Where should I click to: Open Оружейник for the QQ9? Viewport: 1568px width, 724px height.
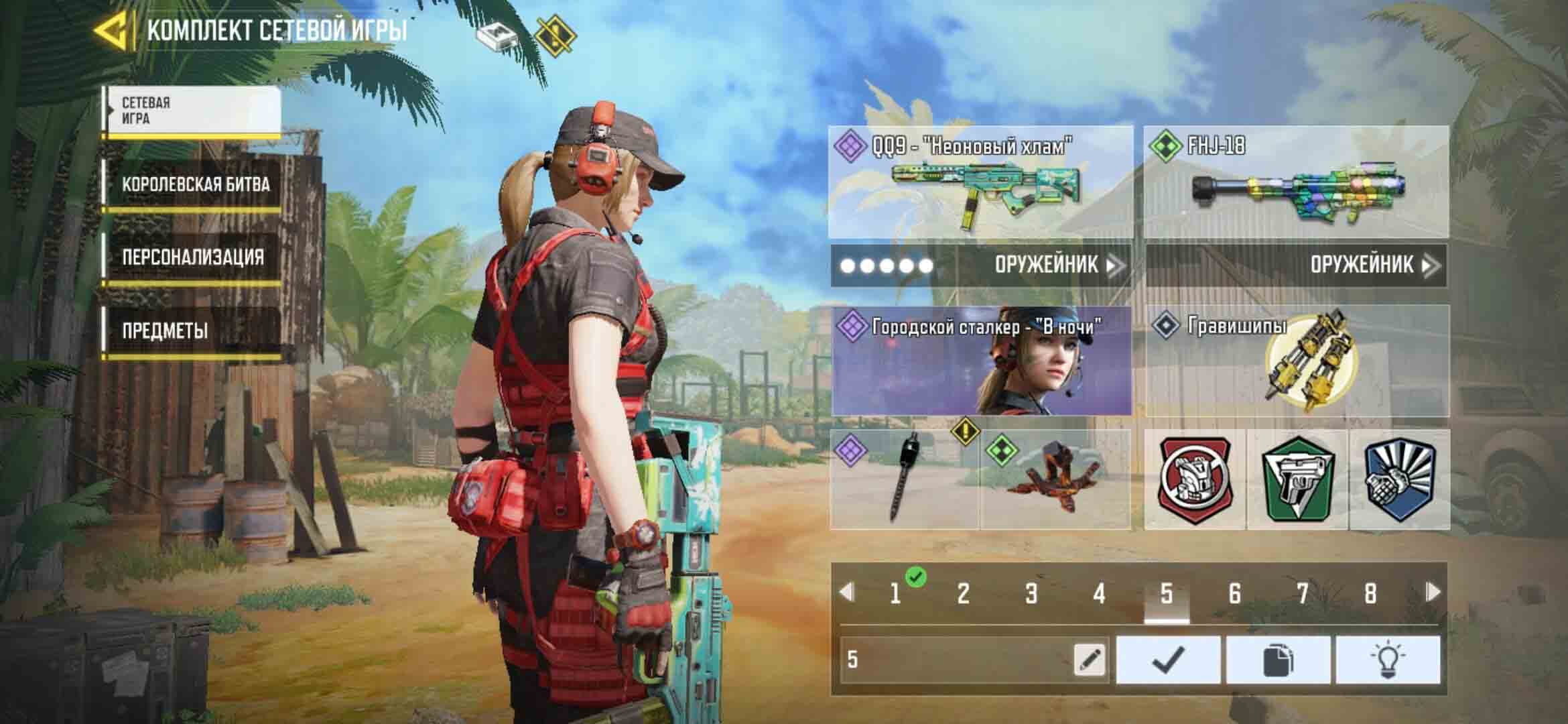pyautogui.click(x=1057, y=265)
